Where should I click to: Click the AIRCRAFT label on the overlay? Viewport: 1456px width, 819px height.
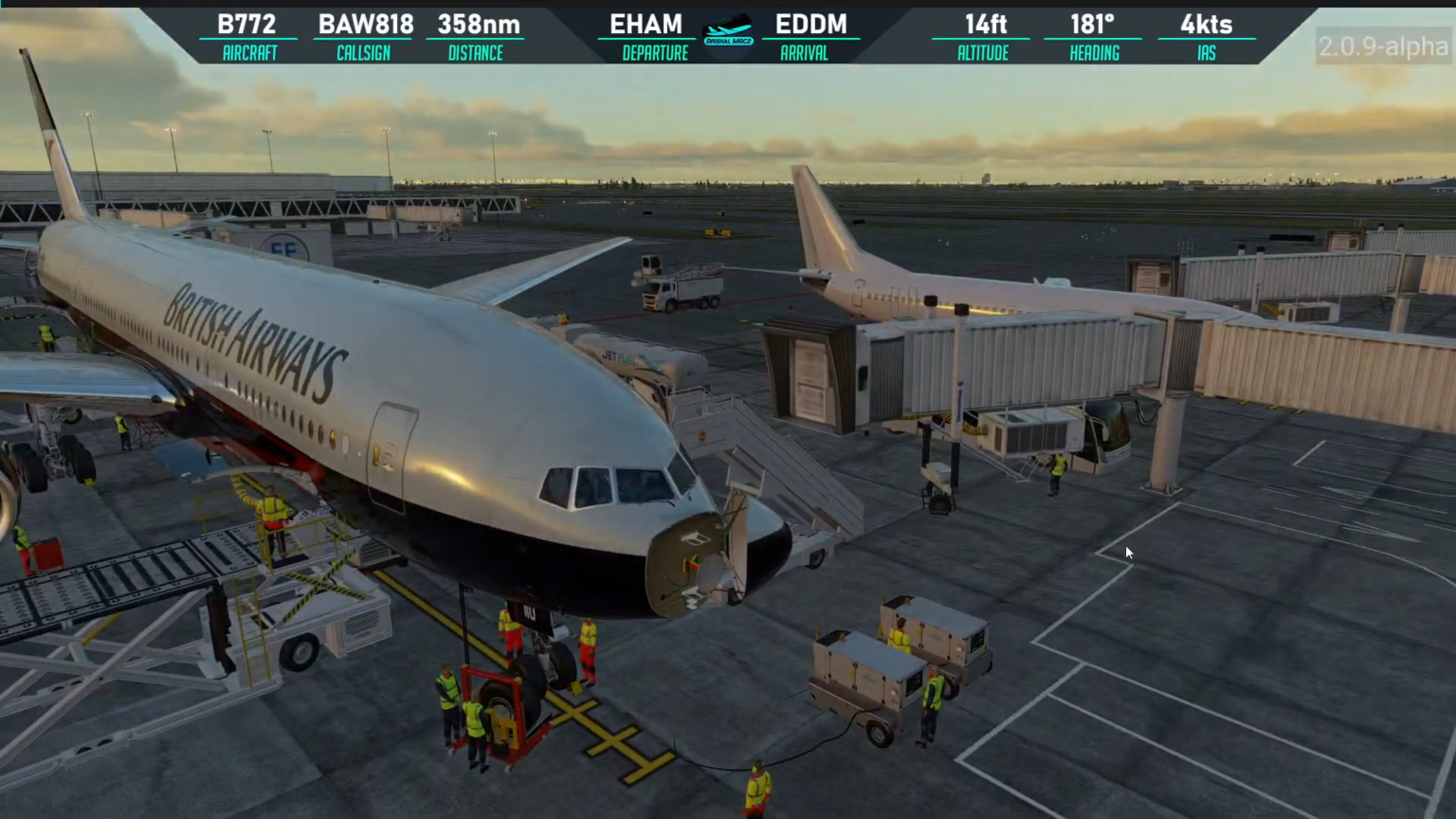click(248, 53)
